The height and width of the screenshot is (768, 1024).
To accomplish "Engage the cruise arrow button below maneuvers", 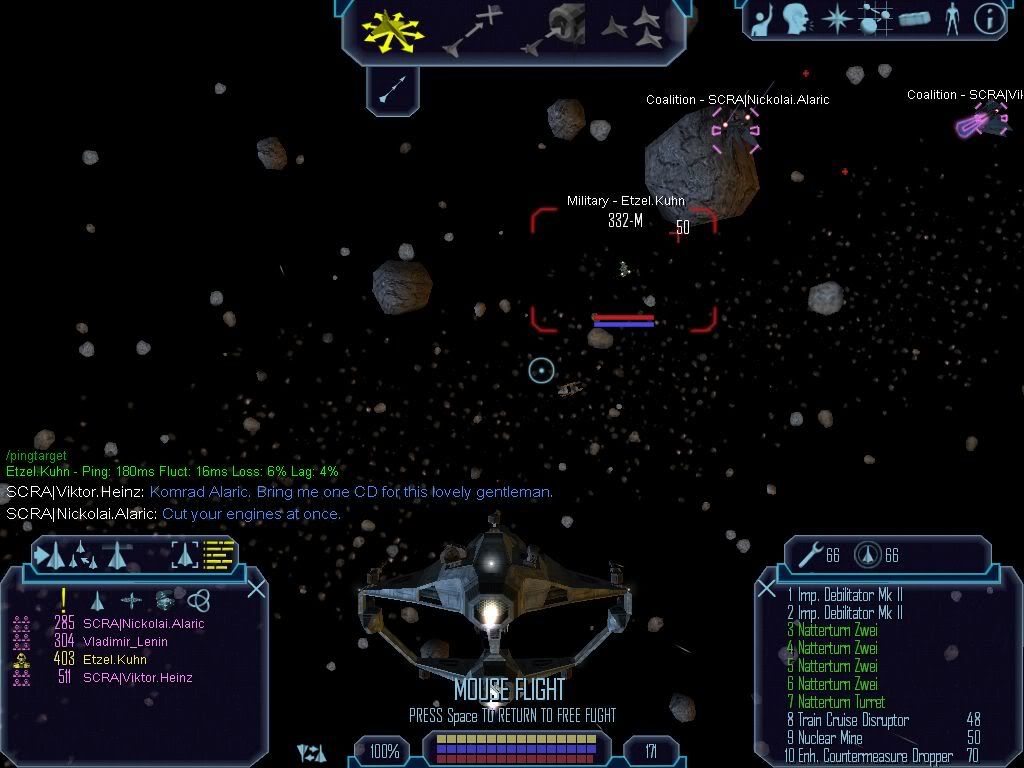I will point(392,89).
